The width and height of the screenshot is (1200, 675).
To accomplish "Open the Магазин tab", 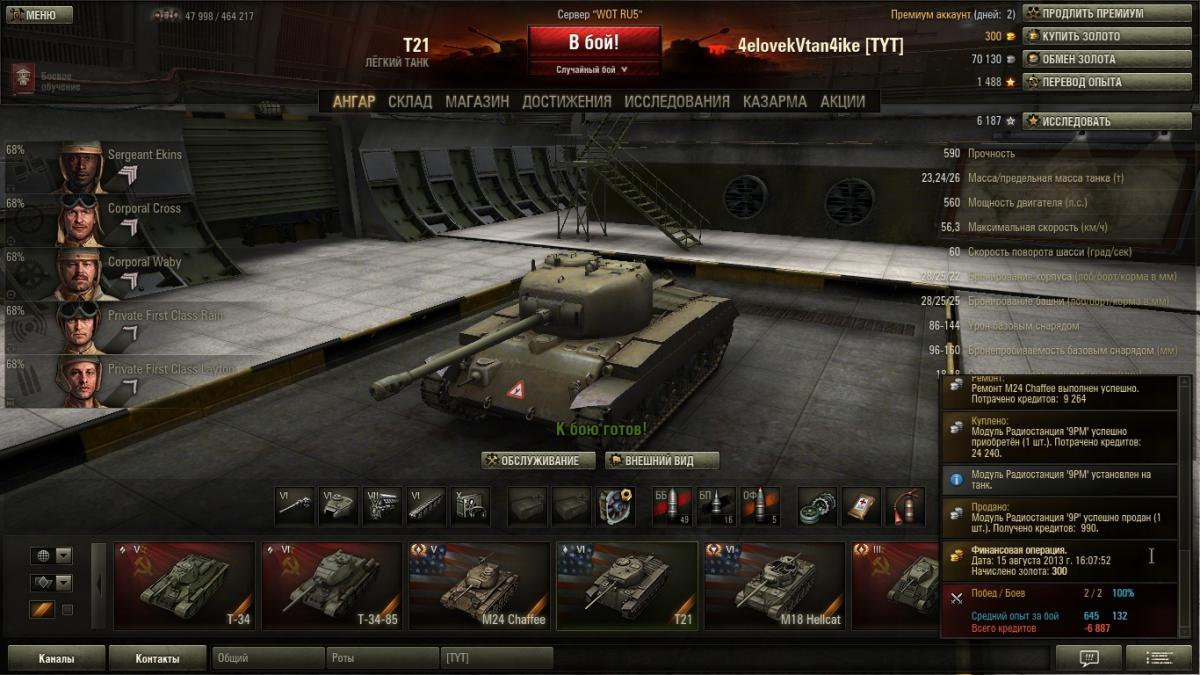I will pyautogui.click(x=477, y=101).
